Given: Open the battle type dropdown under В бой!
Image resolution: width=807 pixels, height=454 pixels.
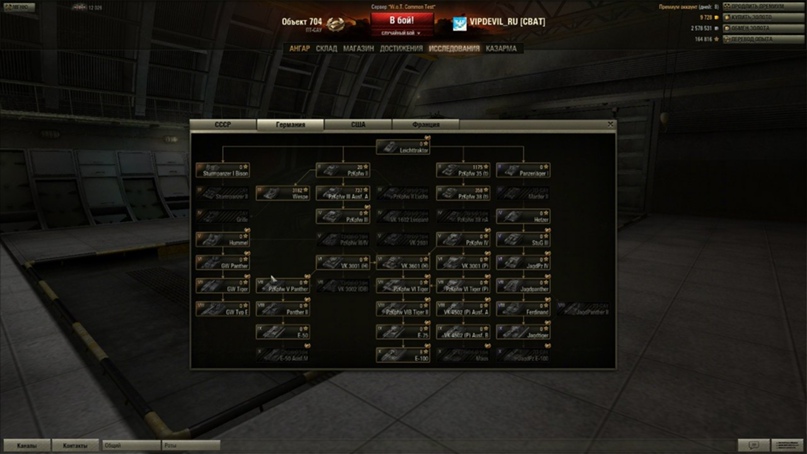Looking at the screenshot, I should (402, 33).
